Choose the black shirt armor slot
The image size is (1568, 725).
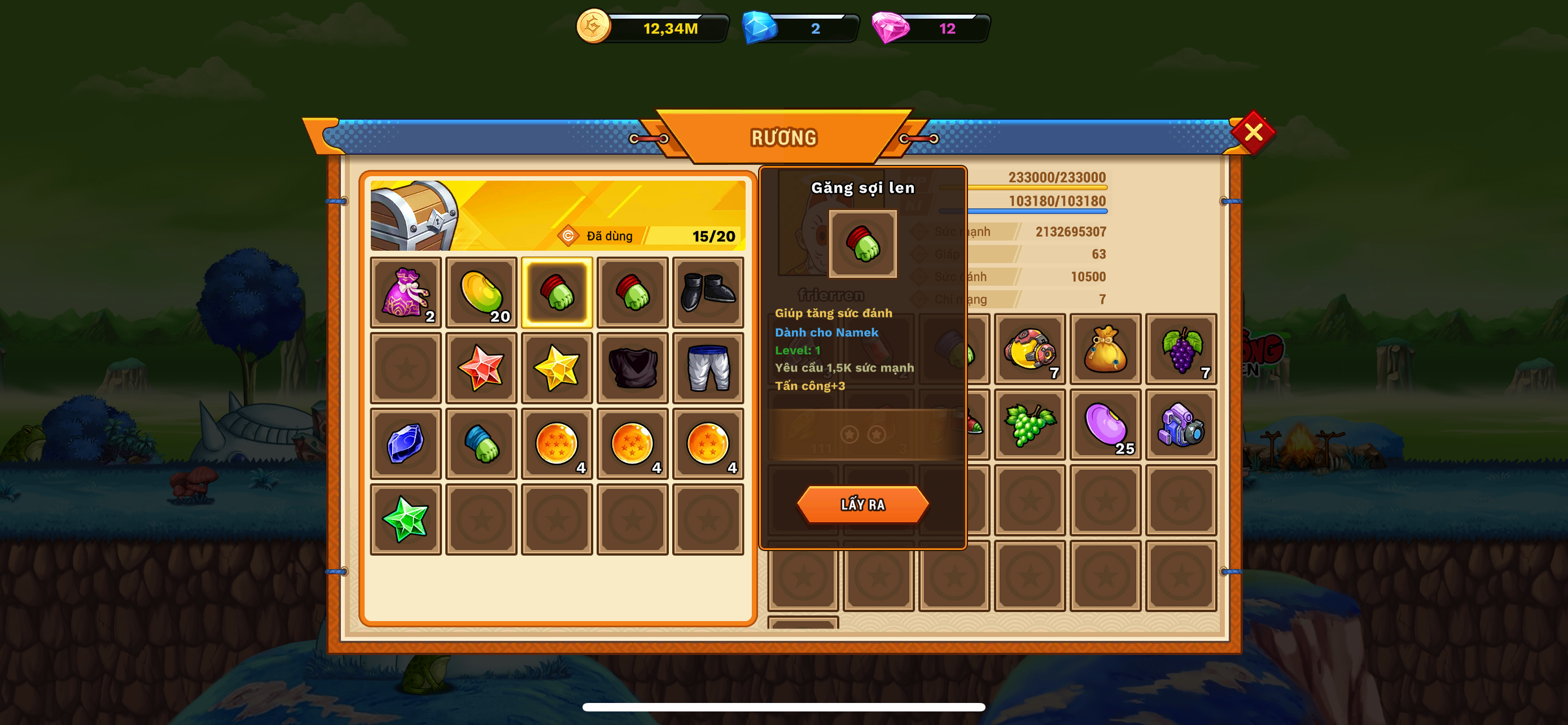click(x=632, y=368)
